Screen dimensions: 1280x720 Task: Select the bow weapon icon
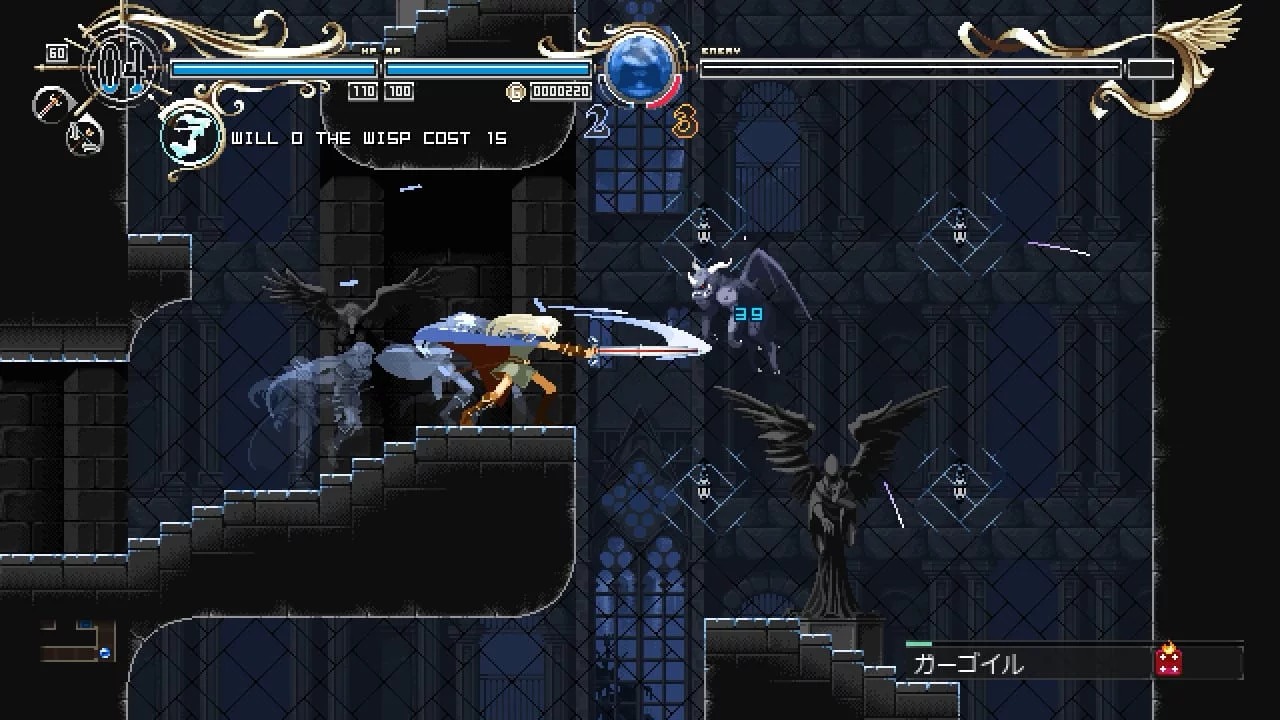[x=86, y=135]
